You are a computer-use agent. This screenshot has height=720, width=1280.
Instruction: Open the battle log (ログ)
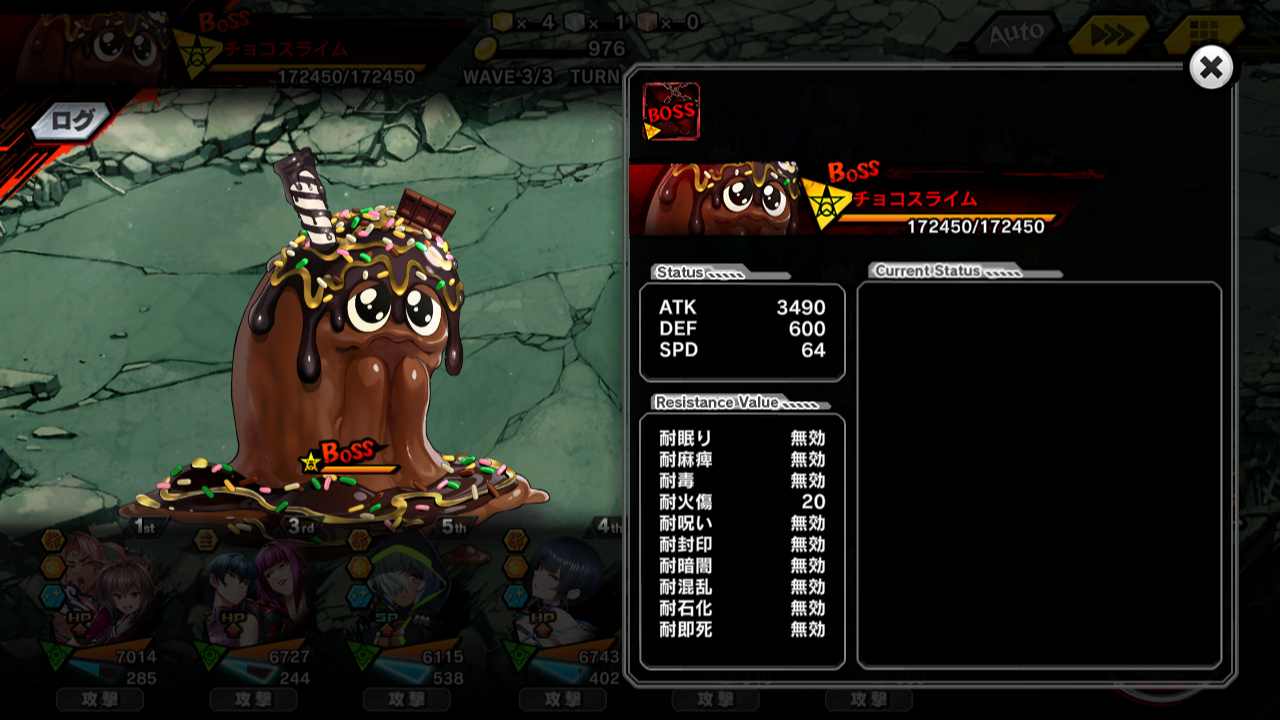[72, 121]
